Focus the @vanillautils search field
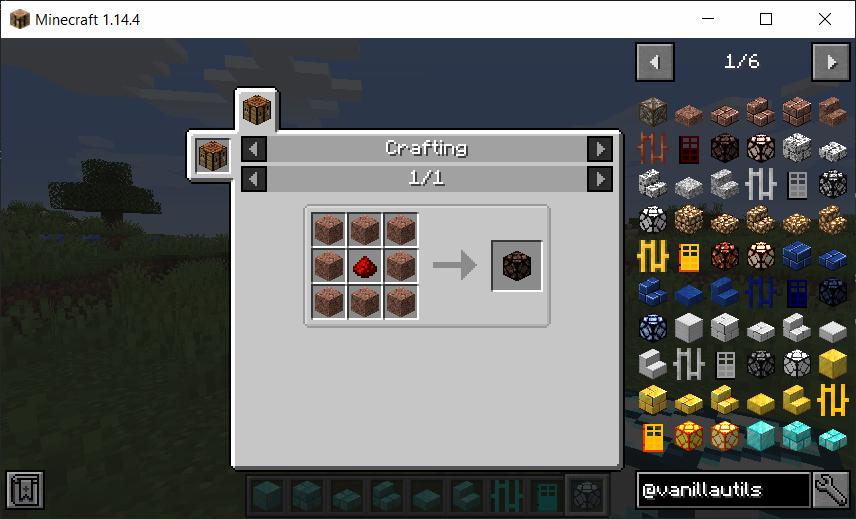The width and height of the screenshot is (856, 519). point(723,490)
